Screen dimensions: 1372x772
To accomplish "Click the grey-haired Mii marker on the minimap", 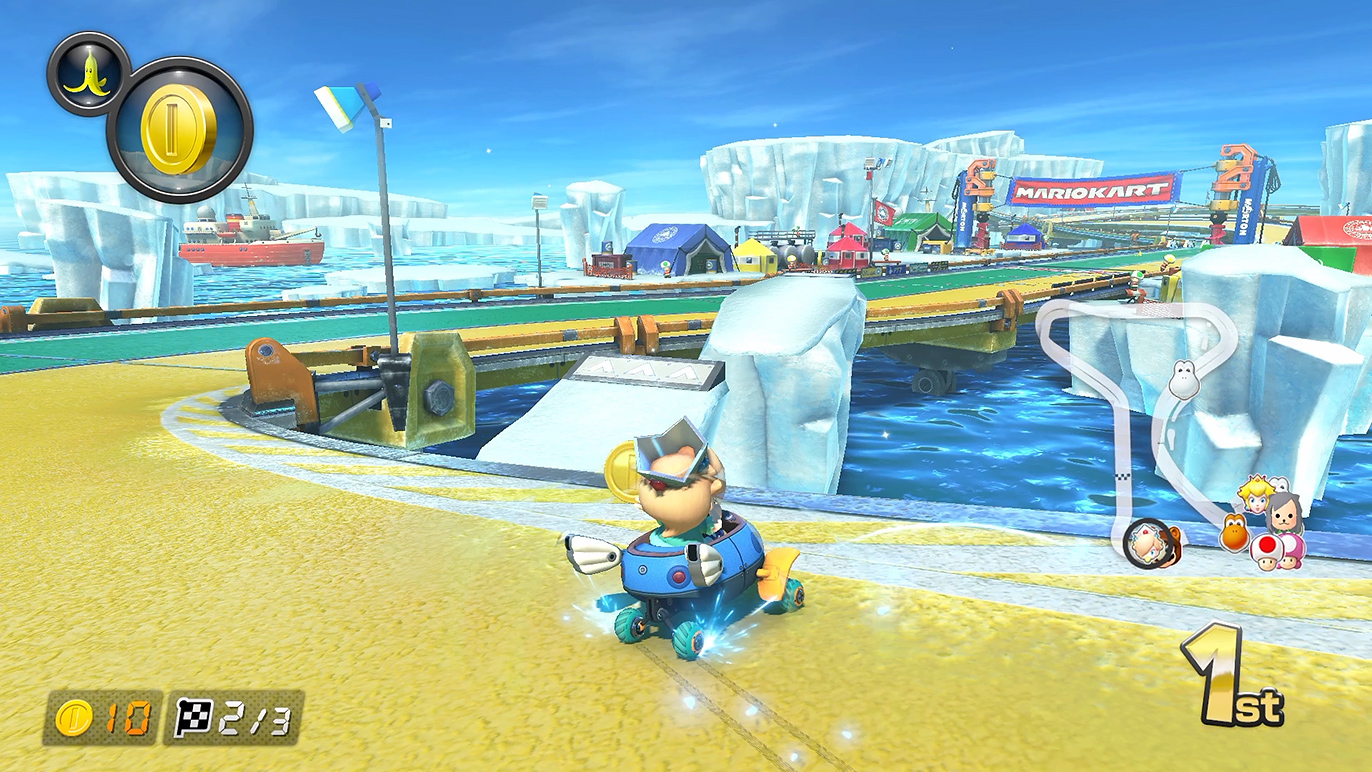I will click(x=1284, y=512).
